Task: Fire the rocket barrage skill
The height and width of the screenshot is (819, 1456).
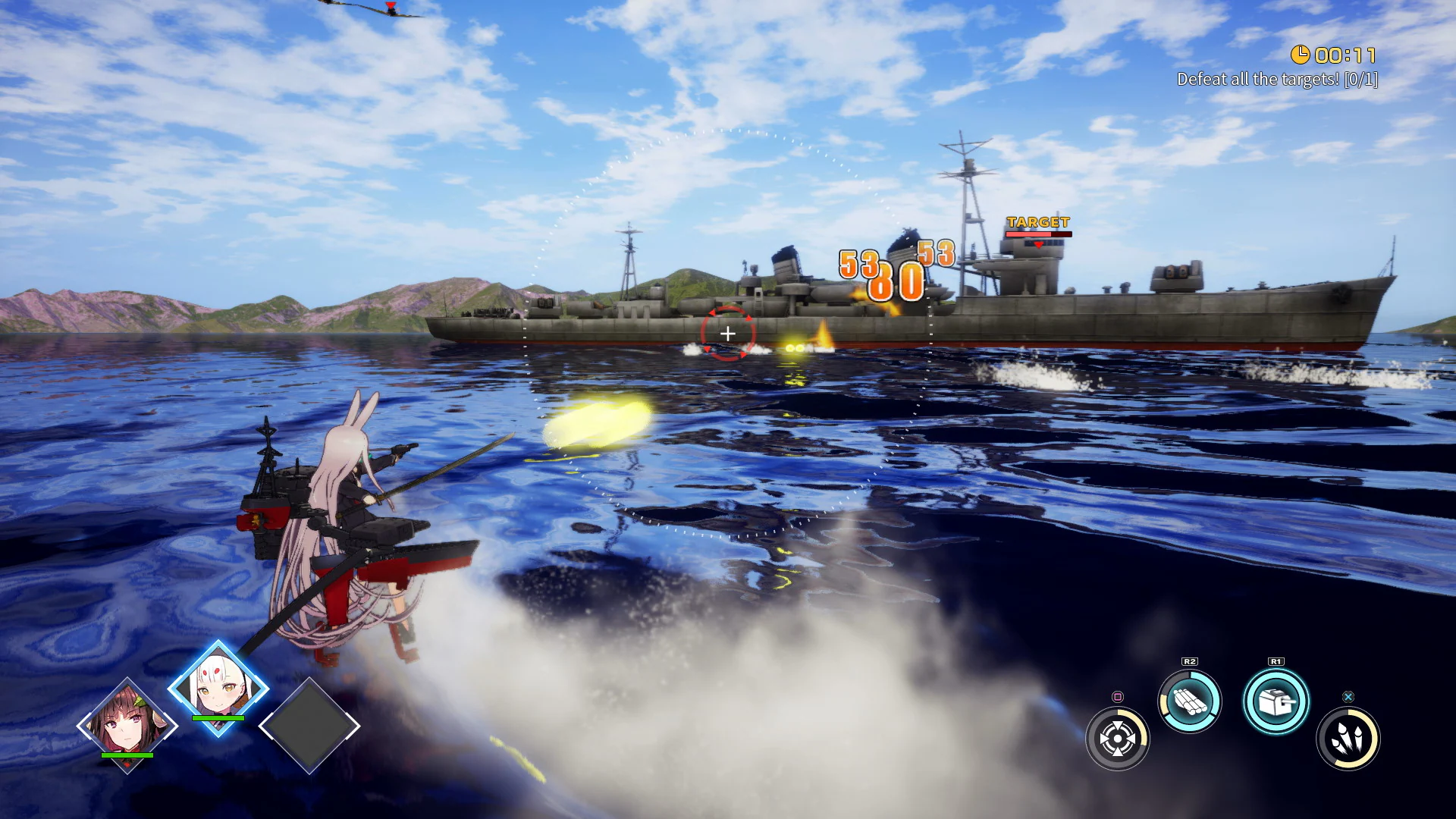Action: pos(1348,739)
